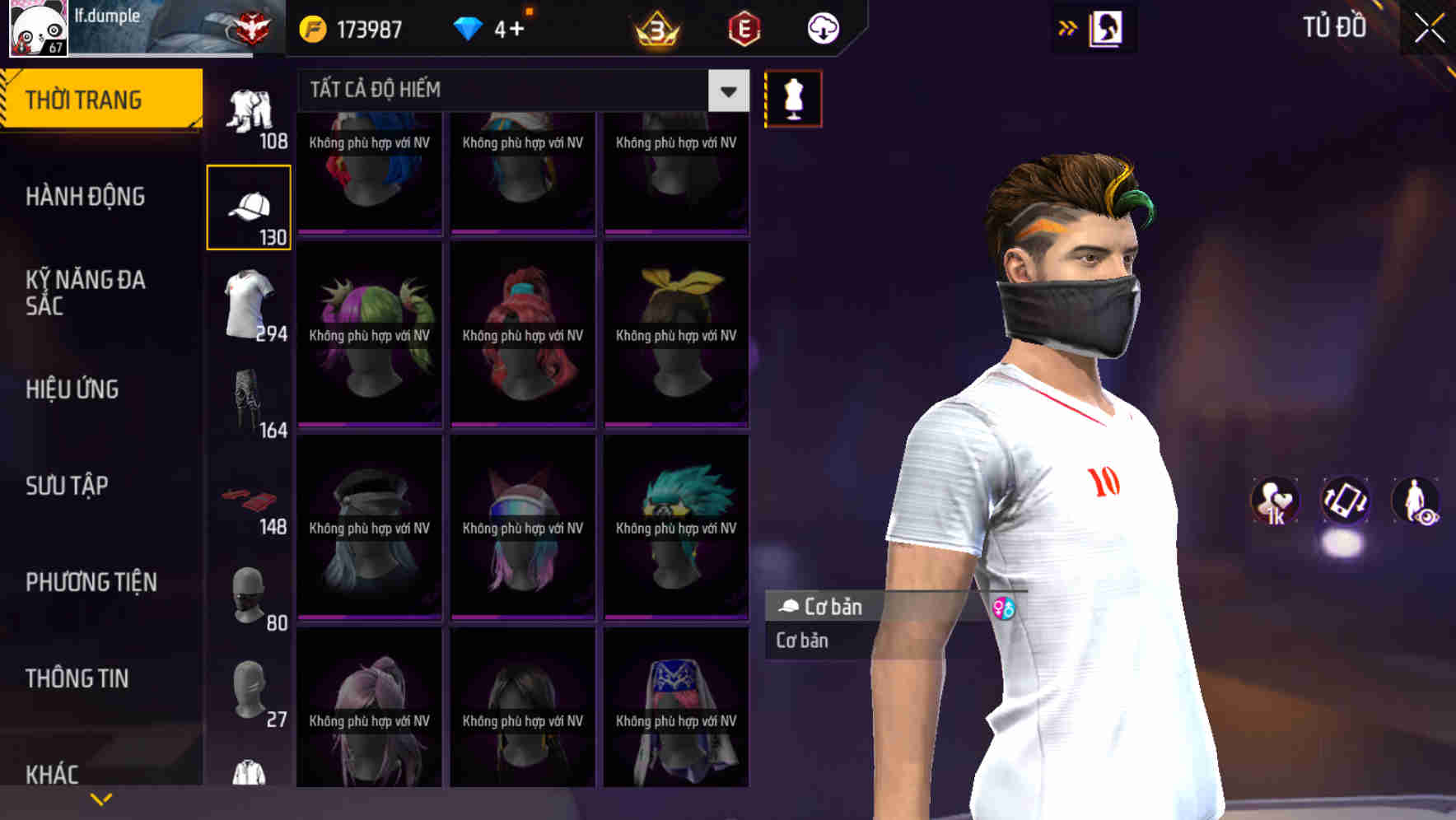Viewport: 1456px width, 820px height.
Task: Collapse the panel with double-arrow icon
Action: pos(1068,27)
